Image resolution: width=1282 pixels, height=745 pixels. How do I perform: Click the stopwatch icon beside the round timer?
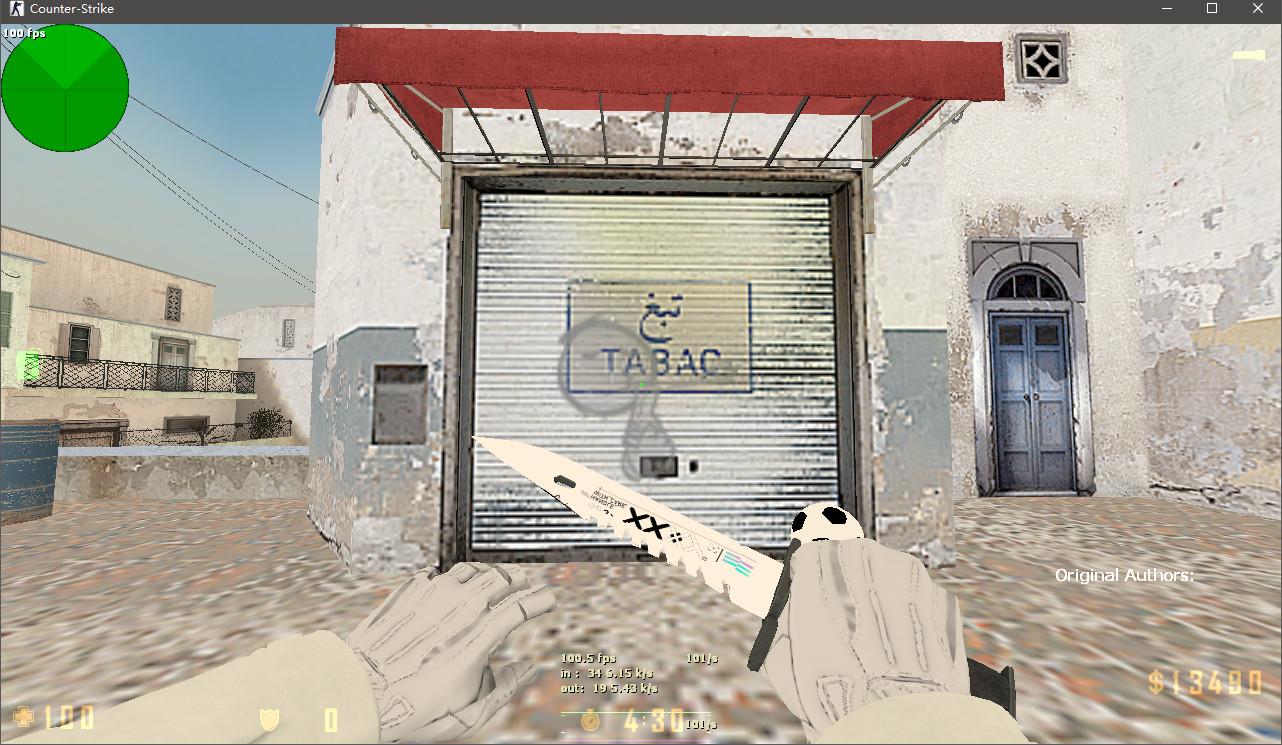pyautogui.click(x=590, y=720)
